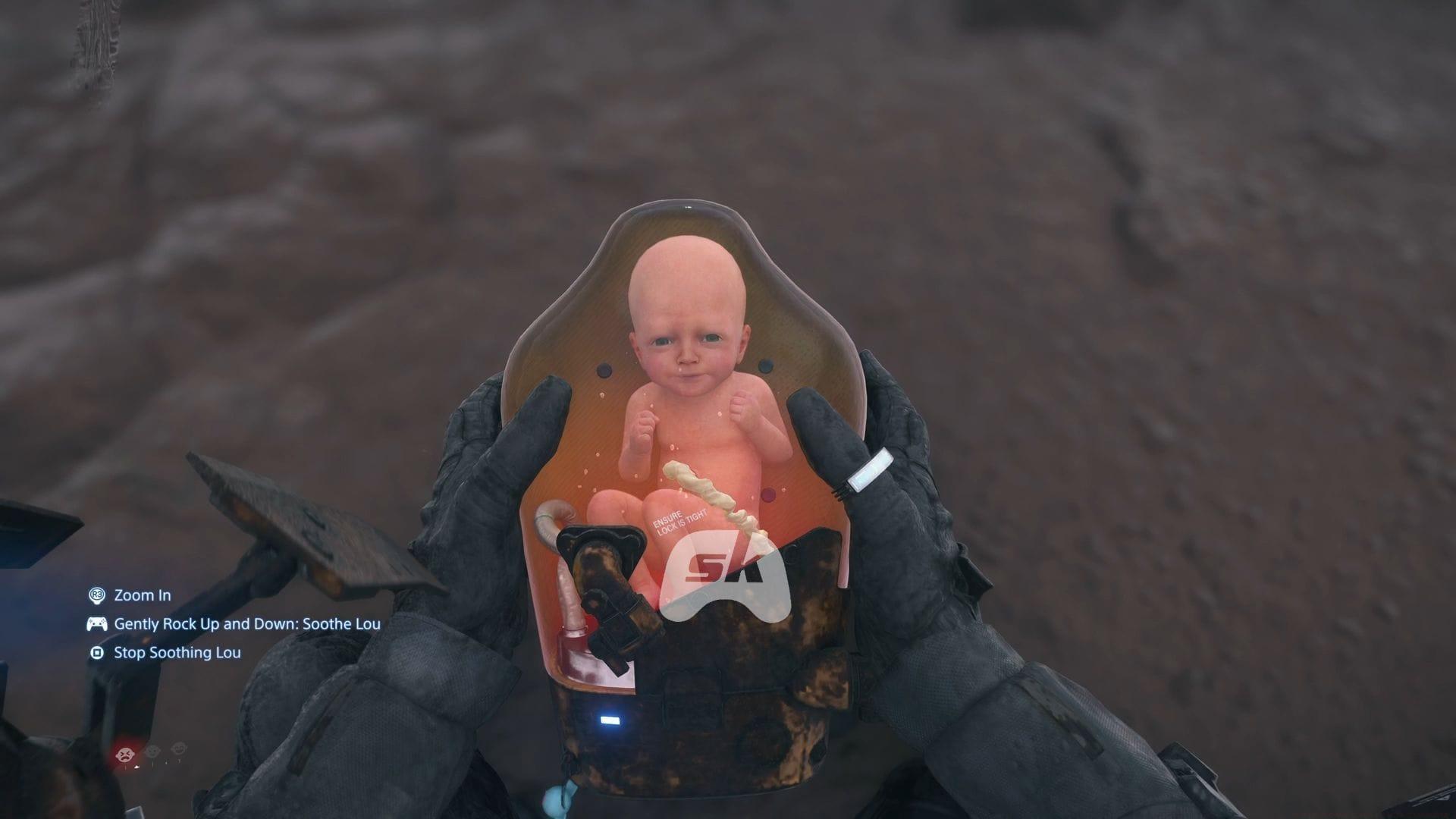1456x819 pixels.
Task: Select the red crying BB mood icon
Action: tap(125, 753)
